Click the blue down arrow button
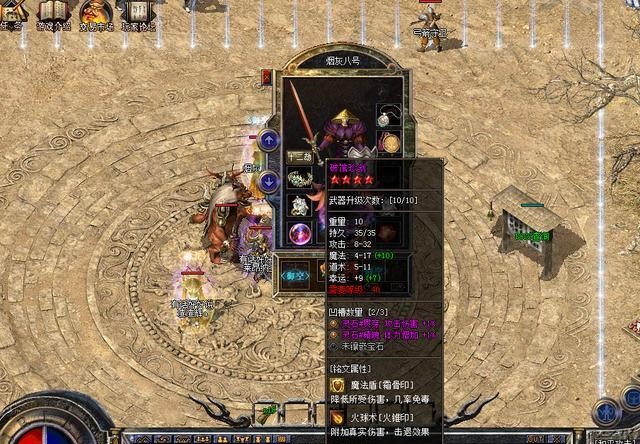640x444 pixels. pyautogui.click(x=268, y=182)
